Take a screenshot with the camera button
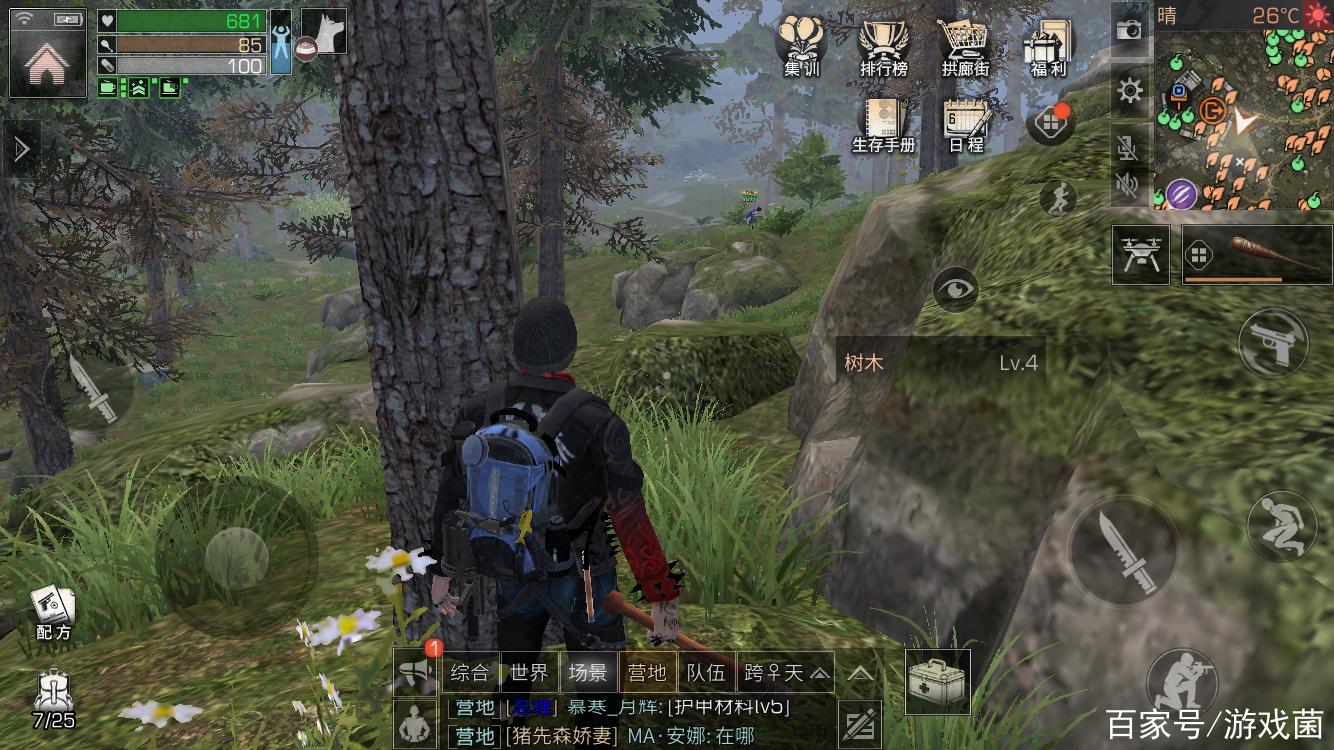The height and width of the screenshot is (750, 1334). pyautogui.click(x=1130, y=29)
